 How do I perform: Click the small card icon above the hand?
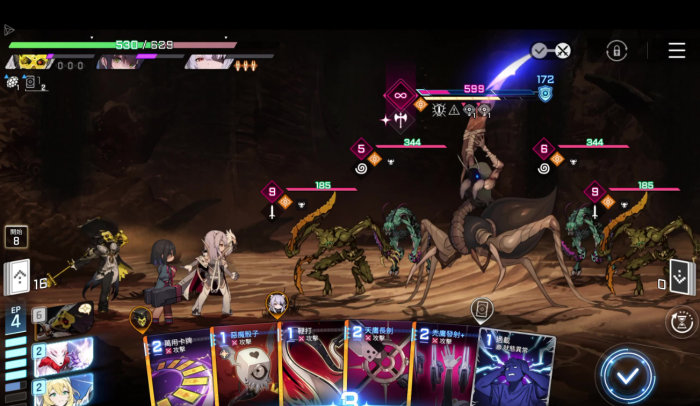(481, 309)
